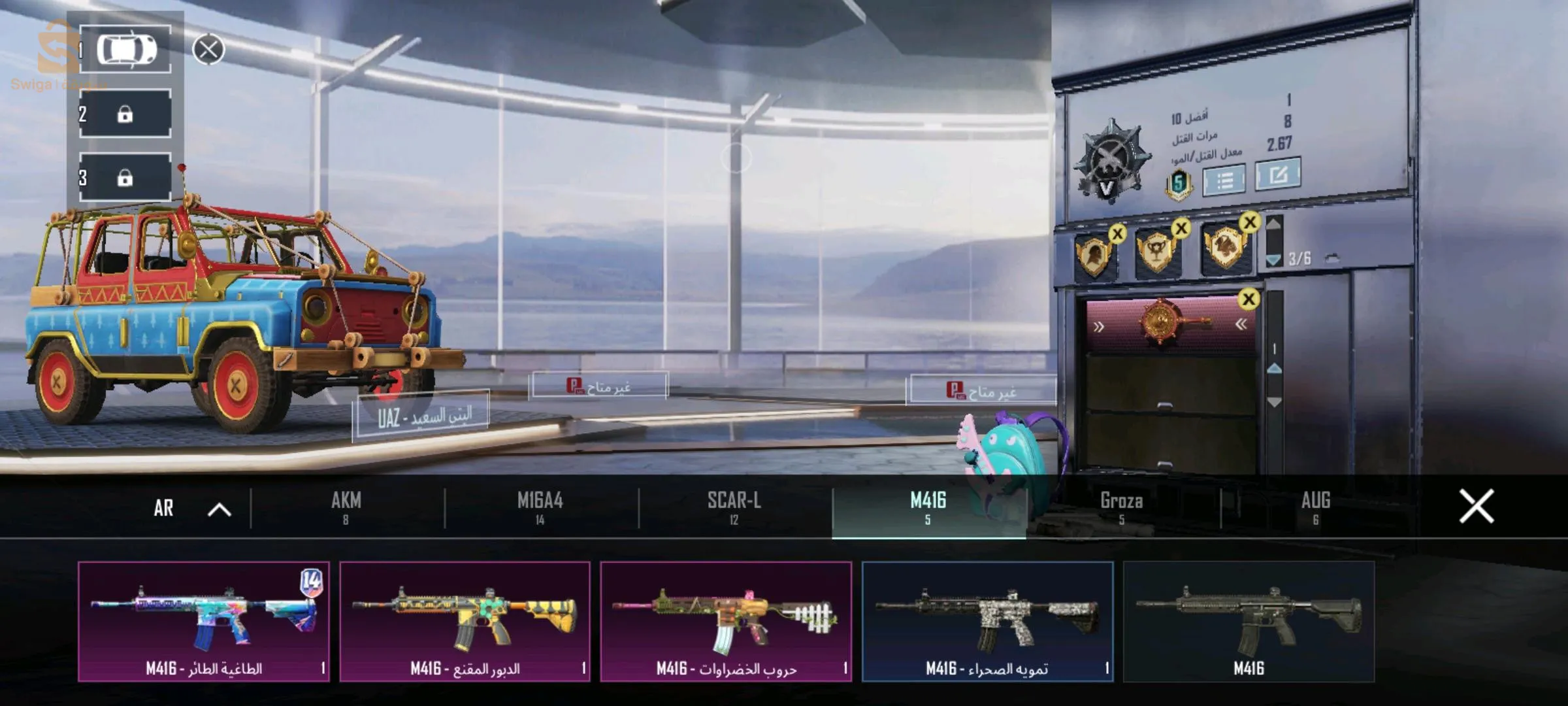This screenshot has height=706, width=1568.
Task: Click the locked vehicle slot 3
Action: click(125, 178)
